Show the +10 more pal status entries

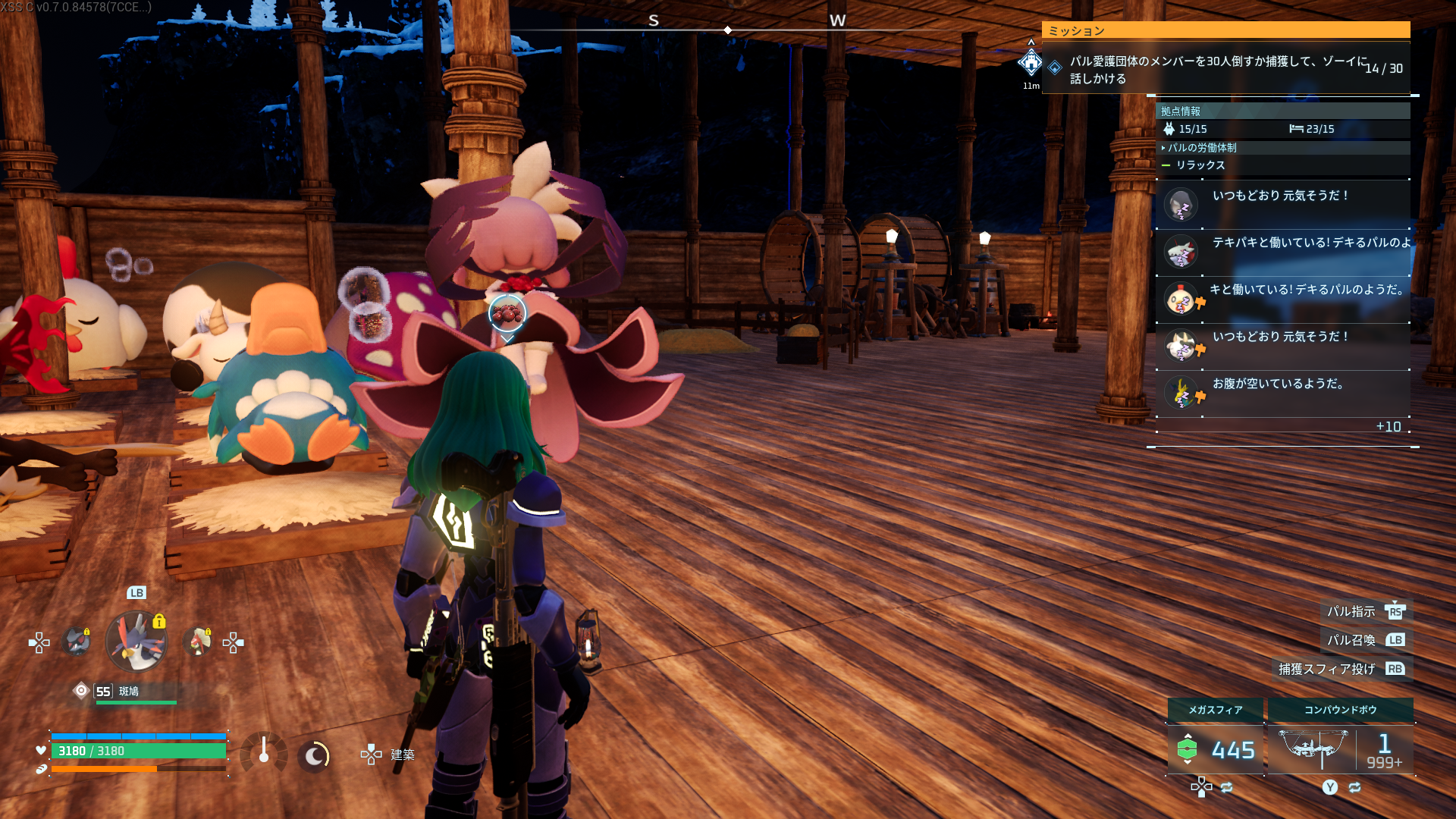click(x=1388, y=427)
